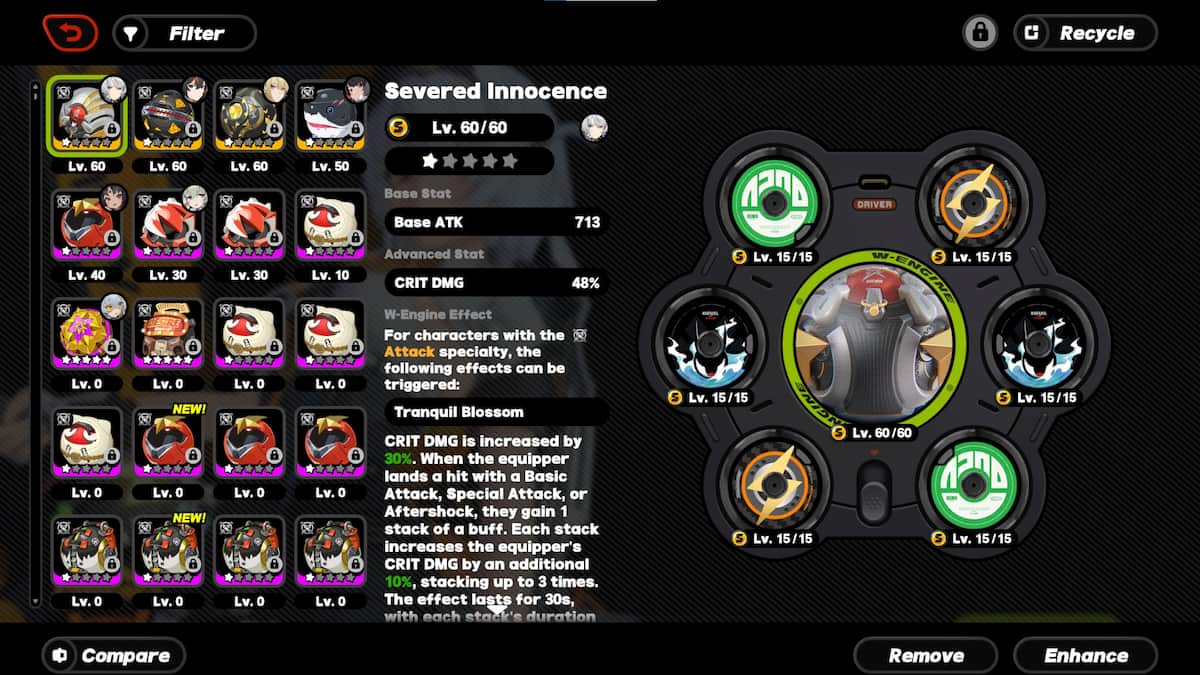The image size is (1200, 675).
Task: Choose the red W-Engine at Lv. 40
Action: click(x=86, y=224)
